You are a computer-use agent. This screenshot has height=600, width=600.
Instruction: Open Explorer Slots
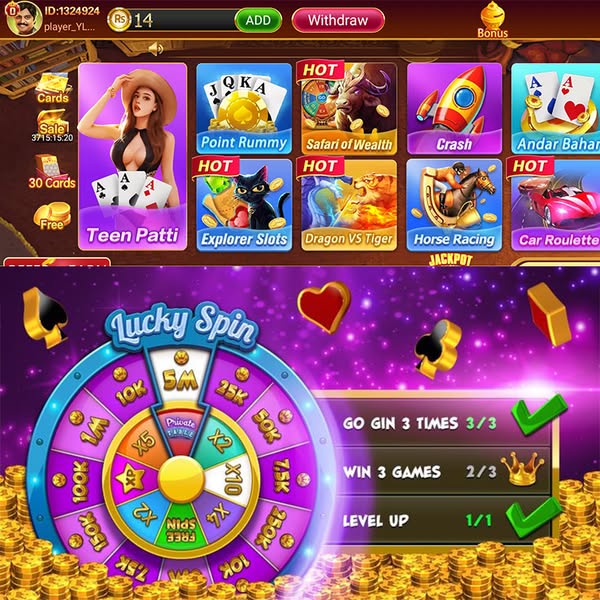(243, 204)
